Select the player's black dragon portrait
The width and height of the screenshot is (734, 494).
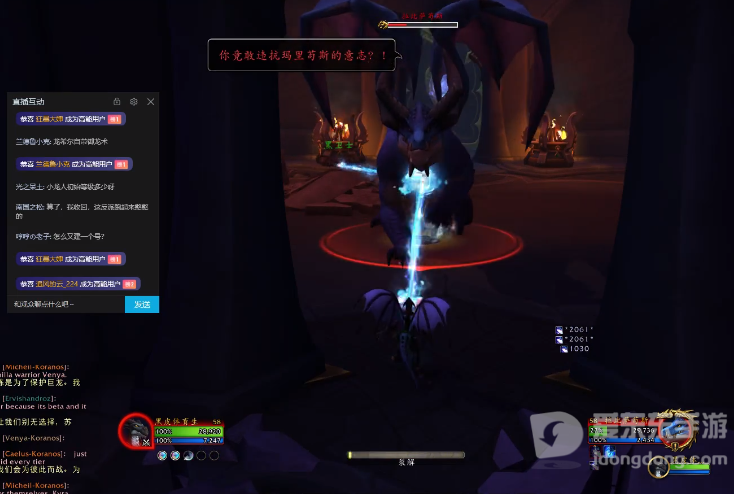click(x=136, y=433)
